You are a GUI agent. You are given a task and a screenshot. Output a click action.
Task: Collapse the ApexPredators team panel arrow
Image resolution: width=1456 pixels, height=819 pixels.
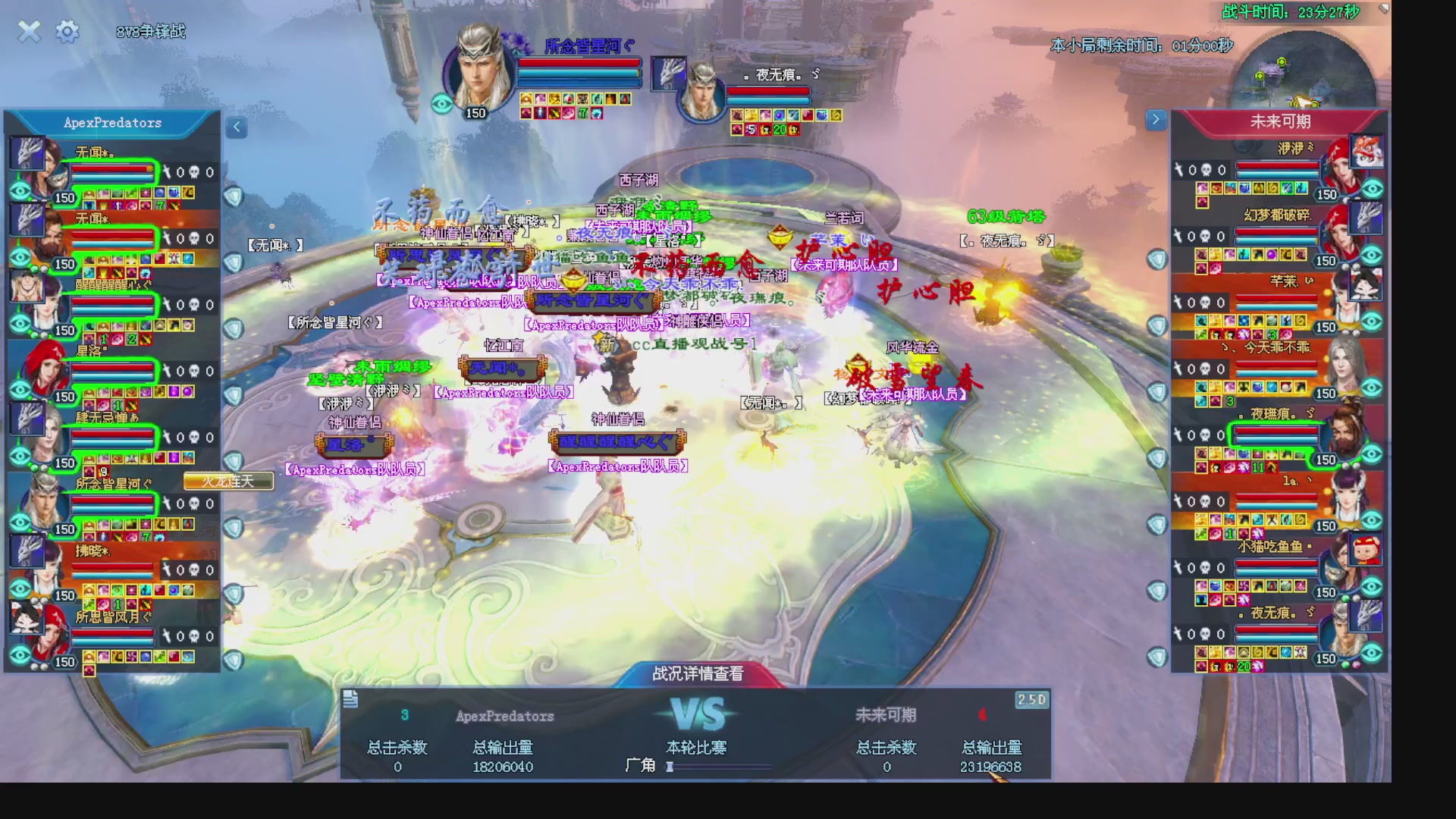tap(237, 127)
